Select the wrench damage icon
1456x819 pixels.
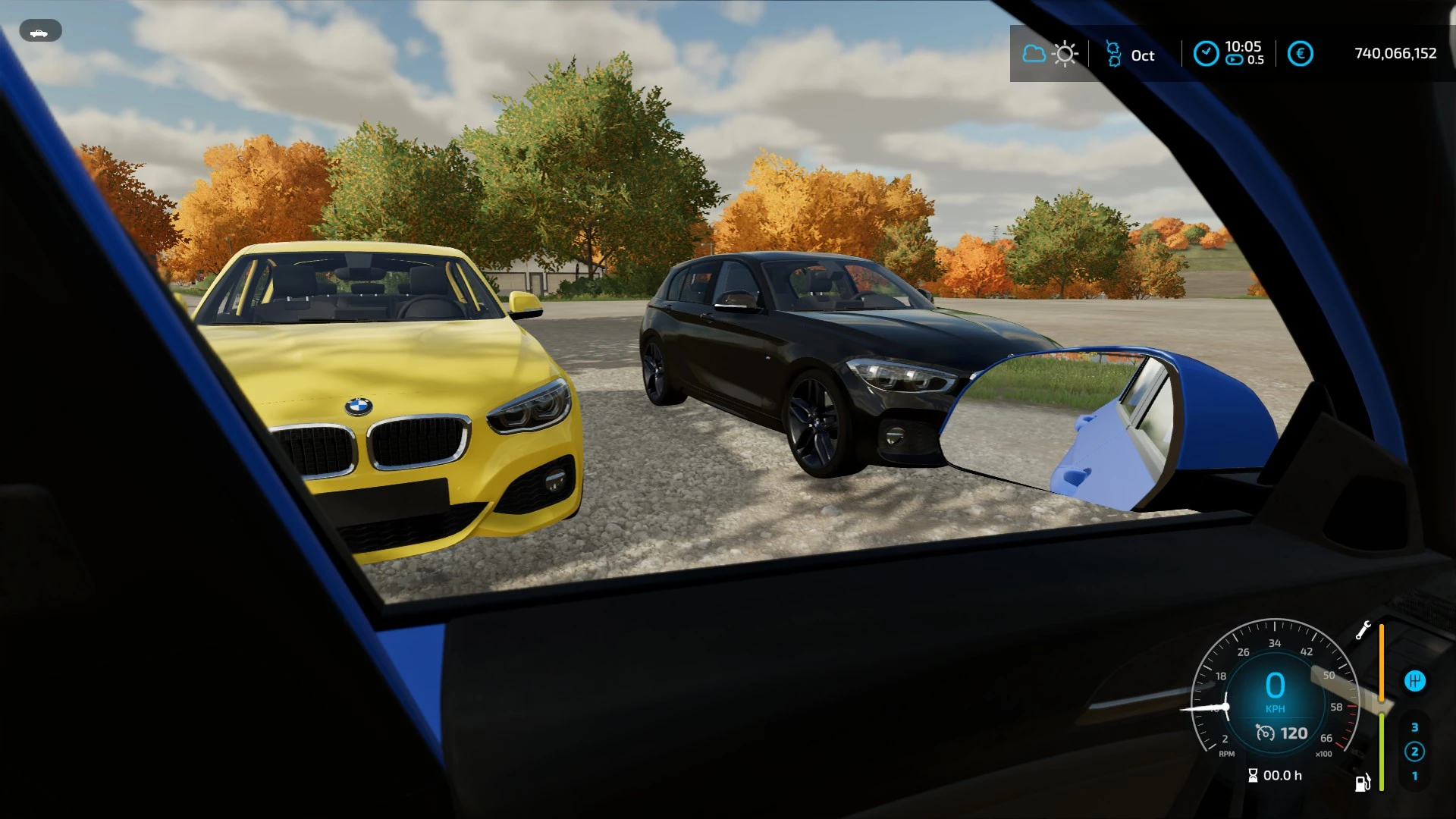[1363, 630]
